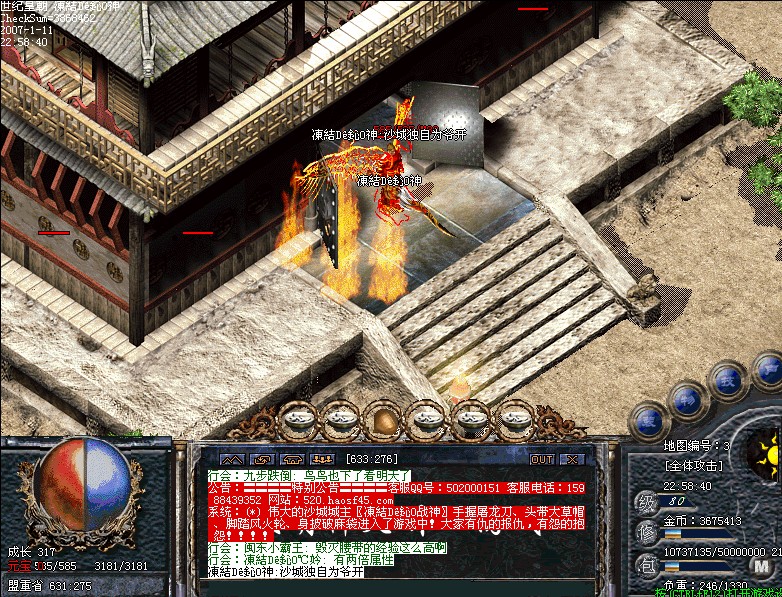Click the leftmost blue round menu button

[x=648, y=421]
